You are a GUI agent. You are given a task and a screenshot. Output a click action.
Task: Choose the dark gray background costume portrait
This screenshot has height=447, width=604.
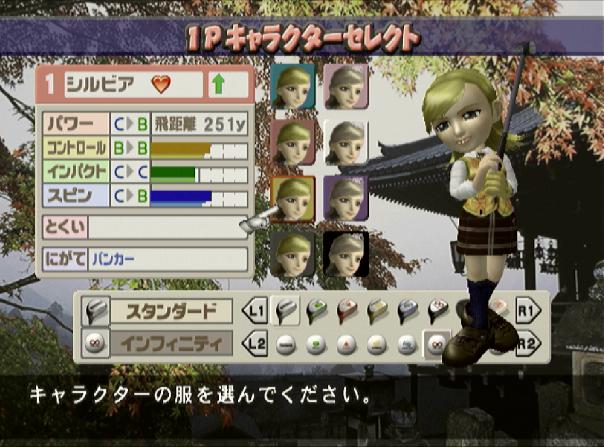point(293,253)
